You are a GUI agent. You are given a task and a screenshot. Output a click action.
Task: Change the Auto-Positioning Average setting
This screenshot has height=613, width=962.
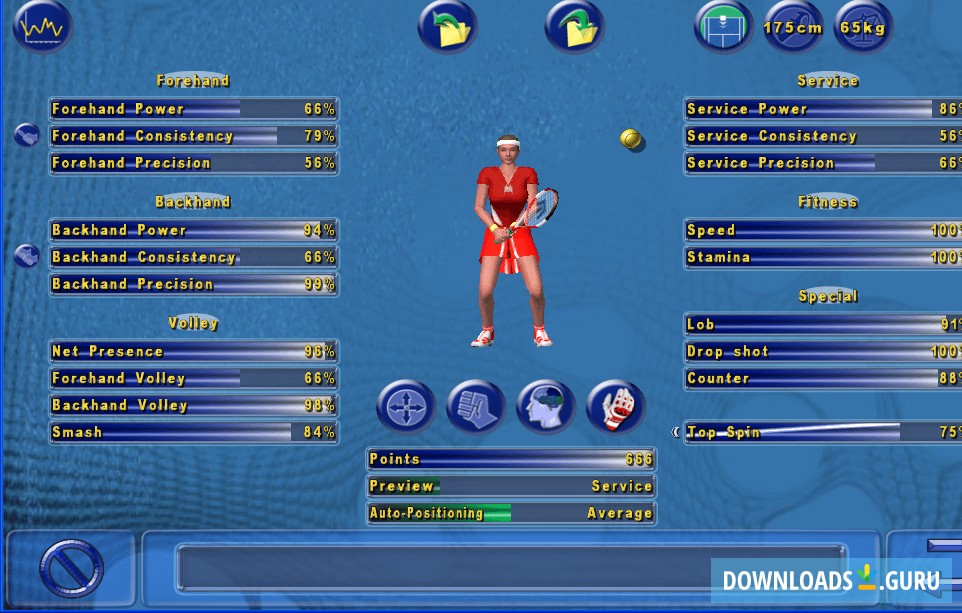click(511, 513)
